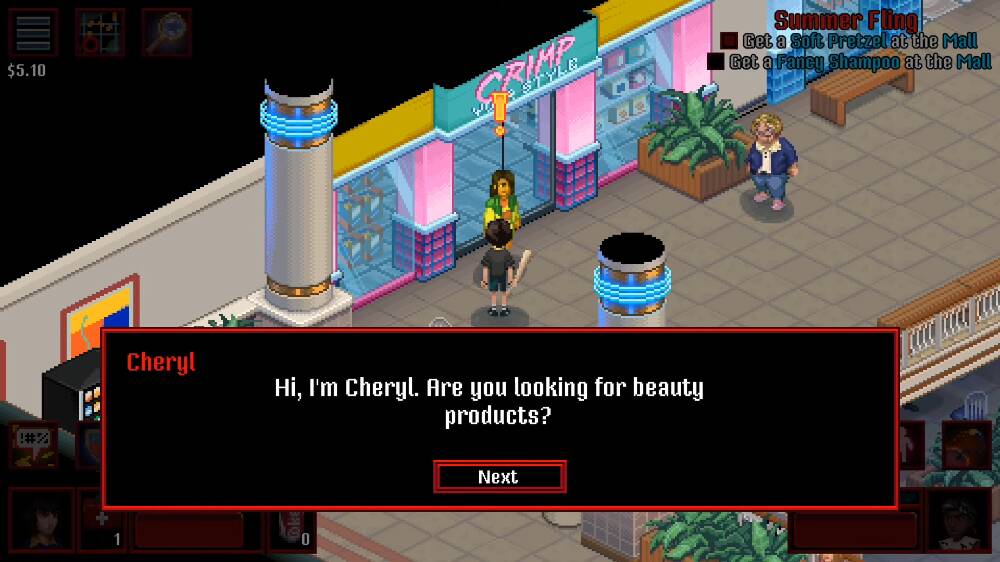The height and width of the screenshot is (562, 1000).
Task: Select the Summer Fling quest tracker
Action: 846,20
